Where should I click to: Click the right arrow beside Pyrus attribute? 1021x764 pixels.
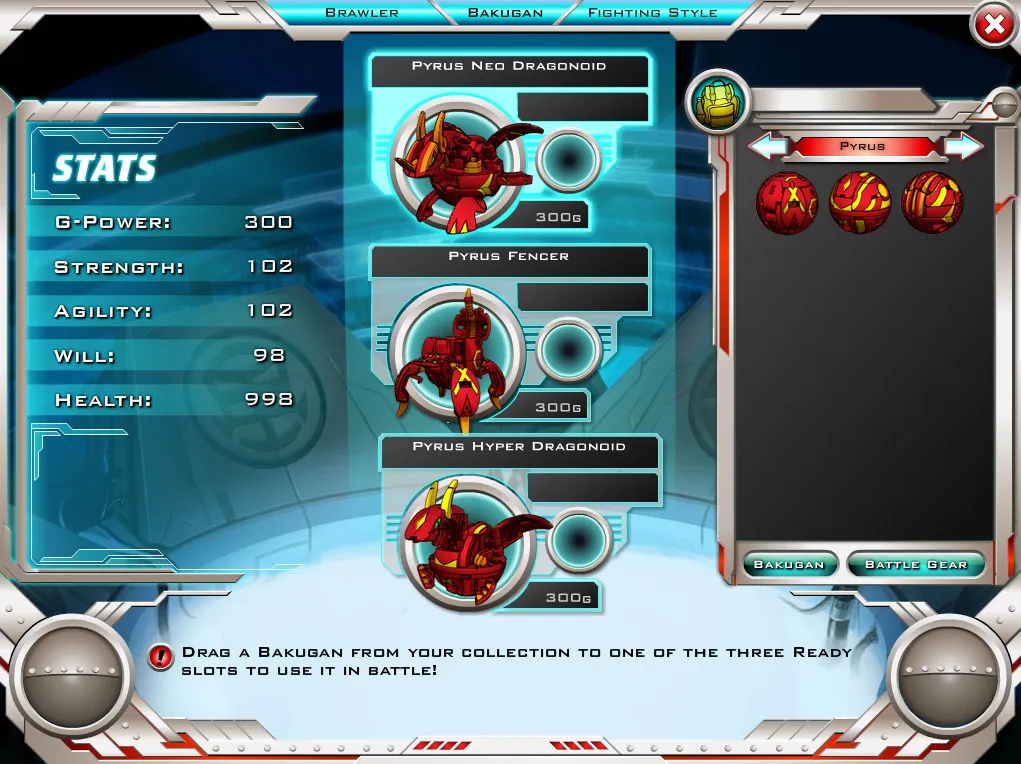963,146
